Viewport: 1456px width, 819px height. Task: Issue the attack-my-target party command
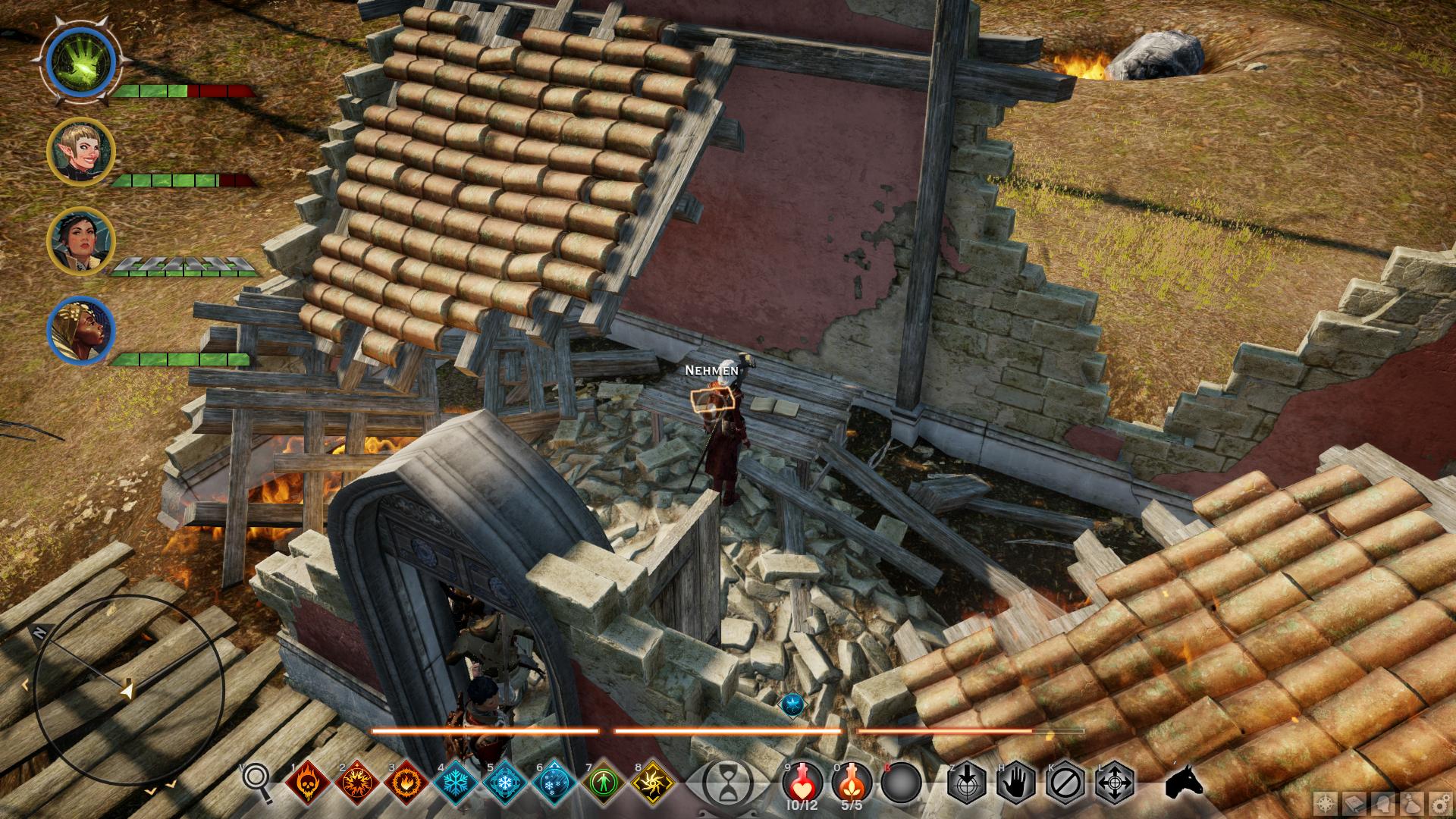coord(966,782)
